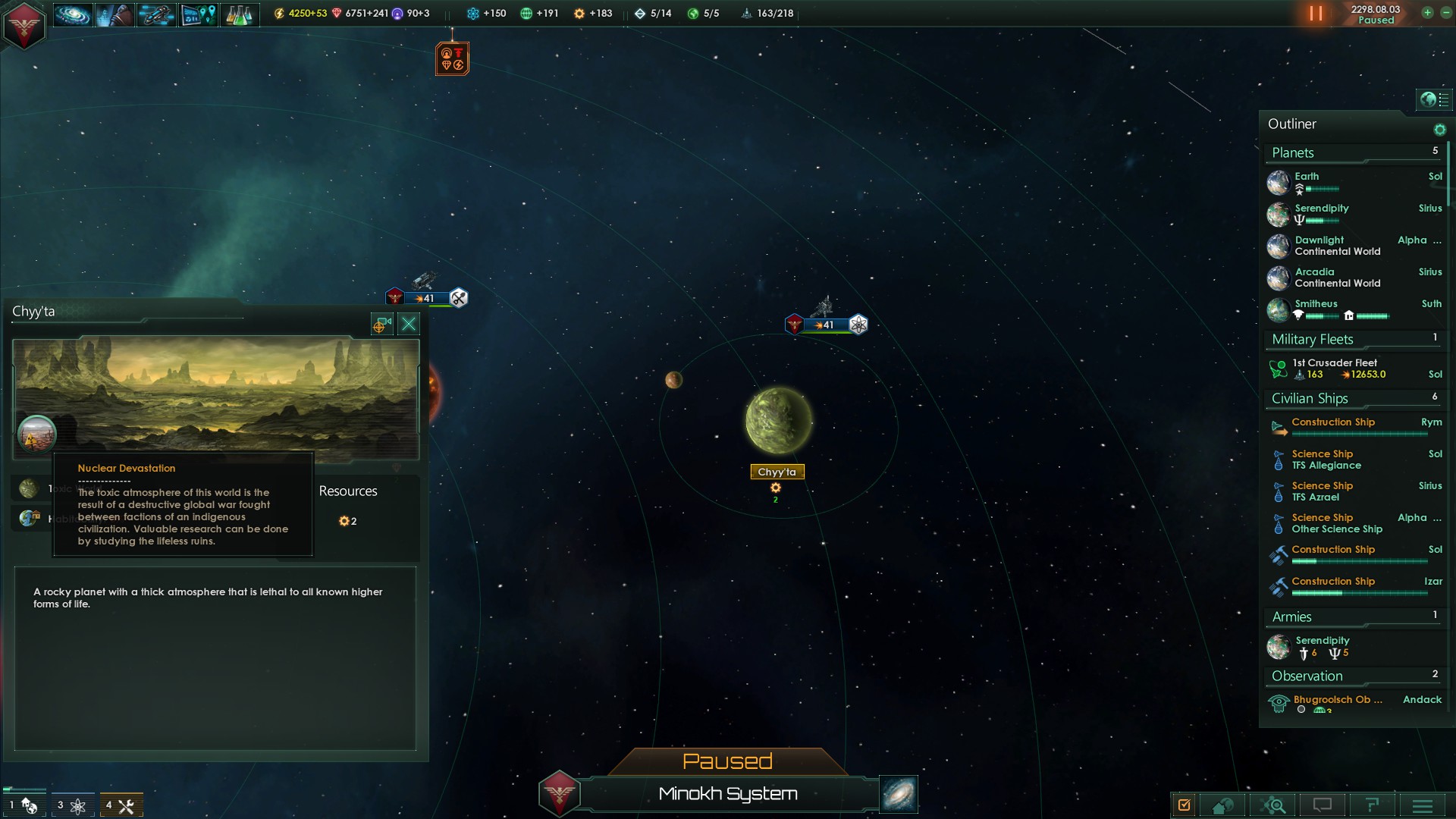
Task: Open the help question-mark button
Action: coord(1372,805)
